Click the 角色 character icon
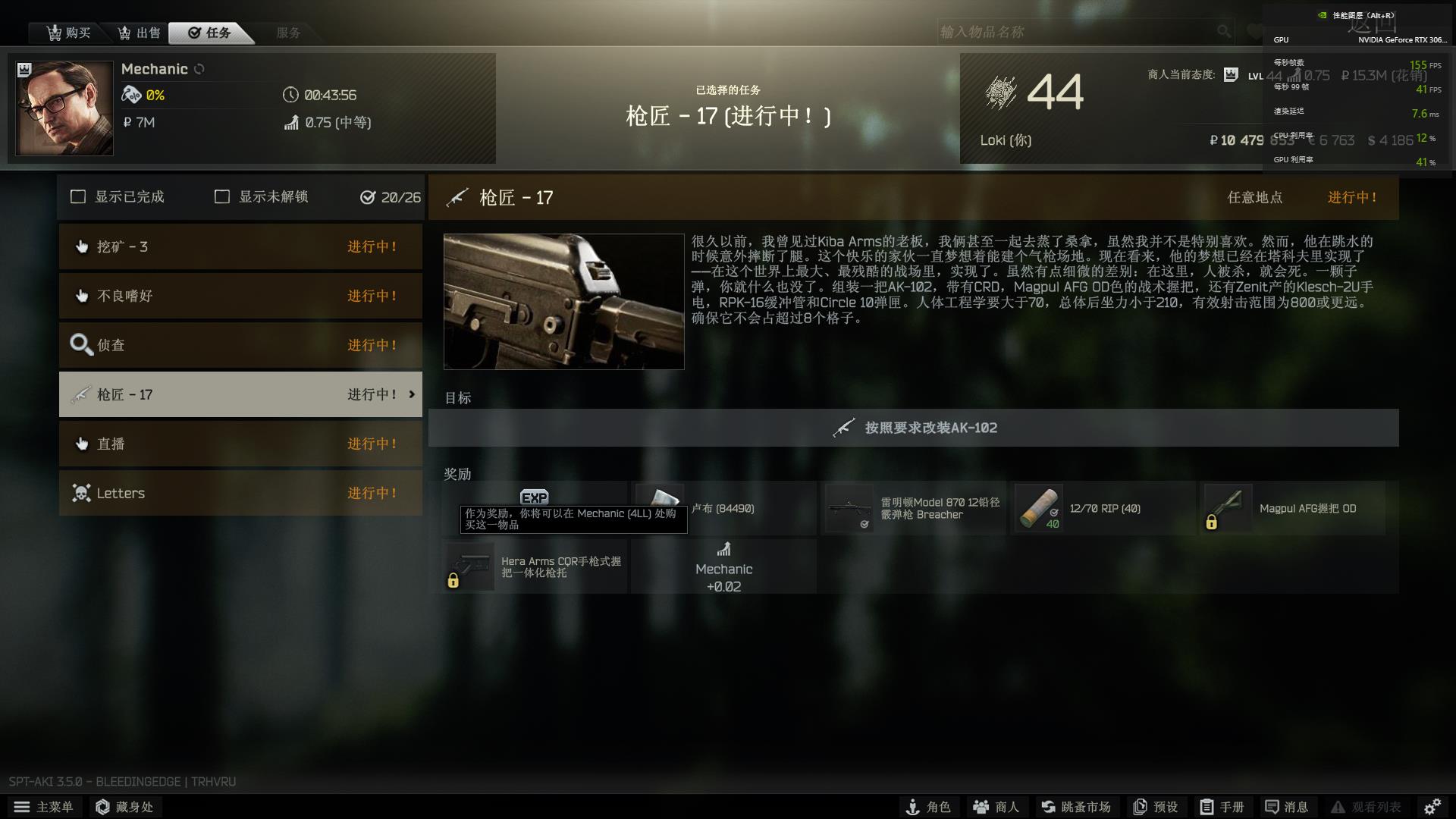 point(912,807)
